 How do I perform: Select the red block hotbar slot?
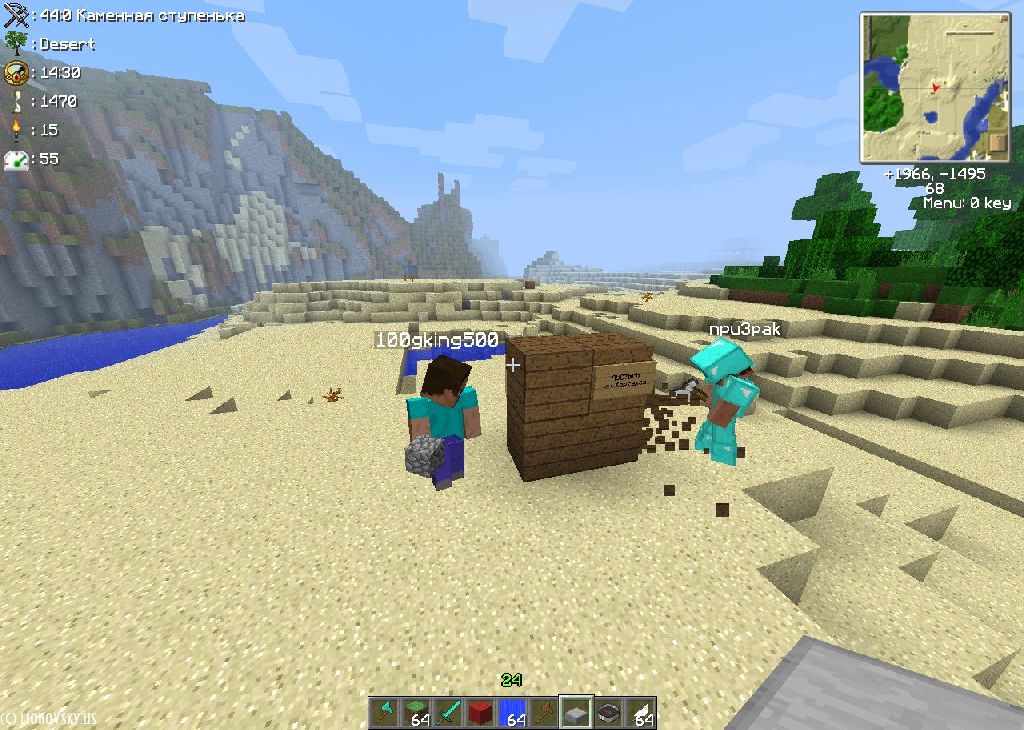click(x=481, y=712)
